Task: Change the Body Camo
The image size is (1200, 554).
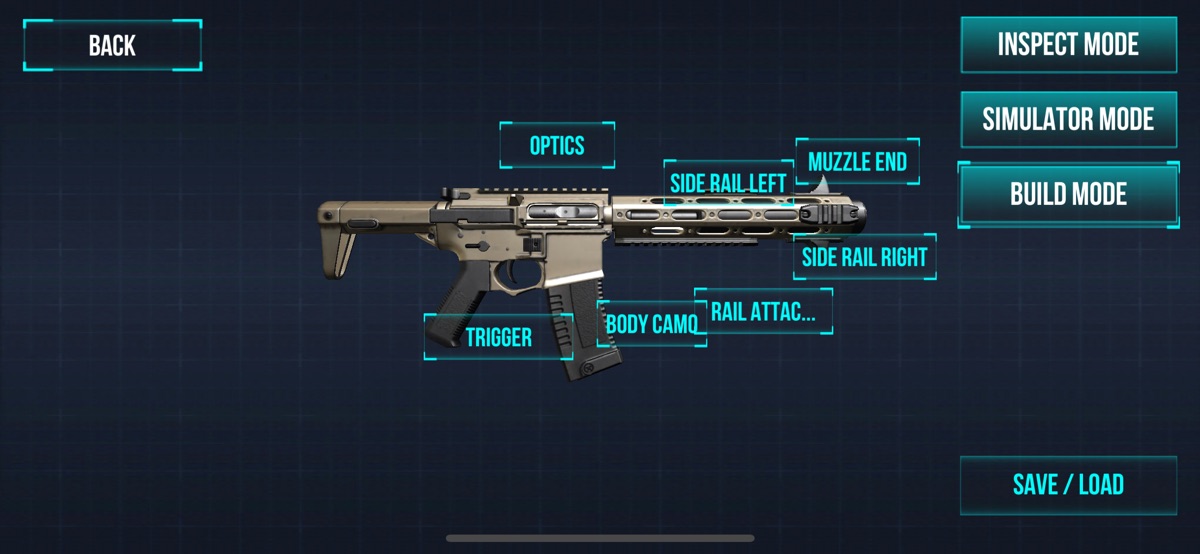Action: [652, 324]
